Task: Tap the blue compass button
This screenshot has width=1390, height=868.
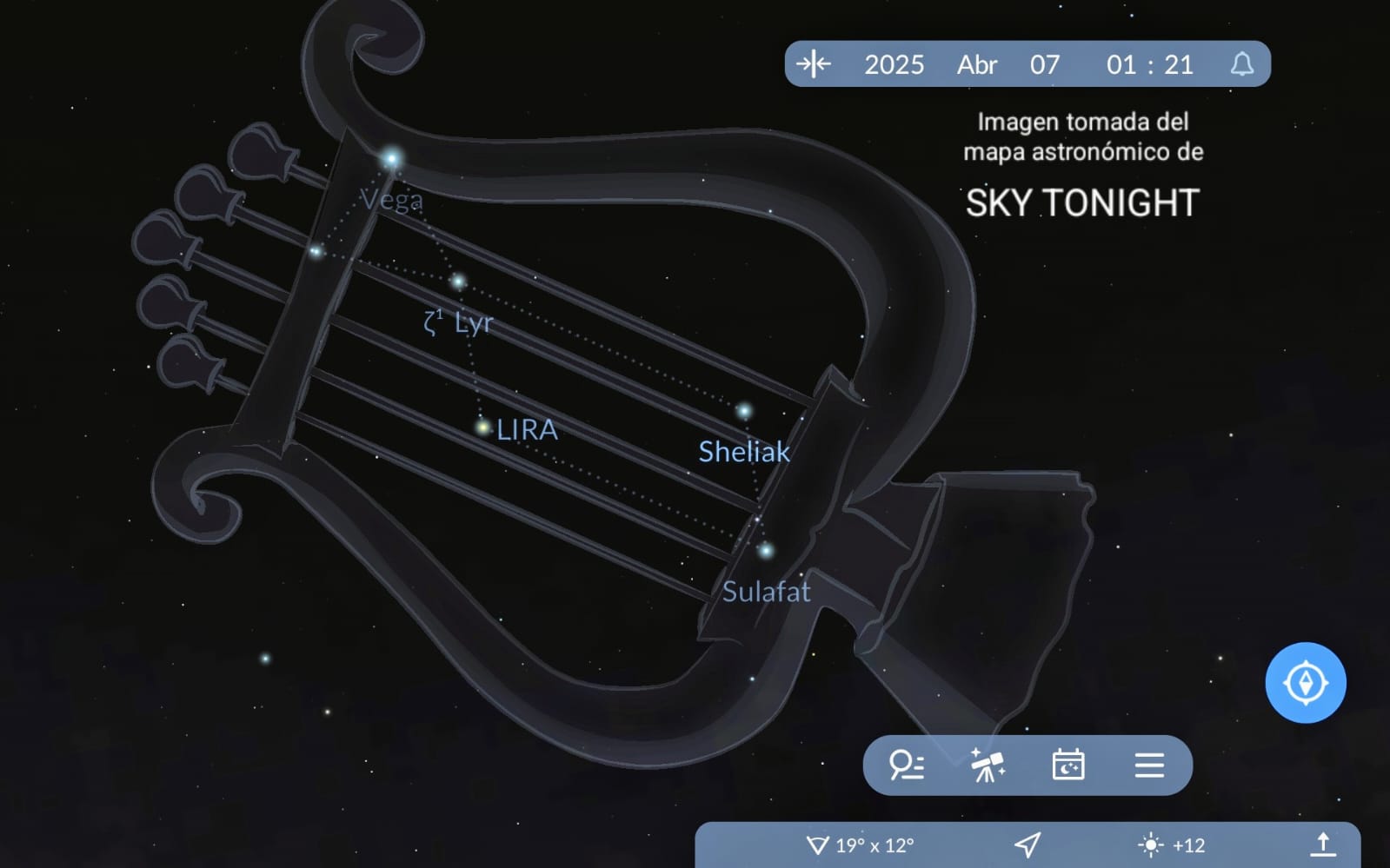Action: 1305,682
